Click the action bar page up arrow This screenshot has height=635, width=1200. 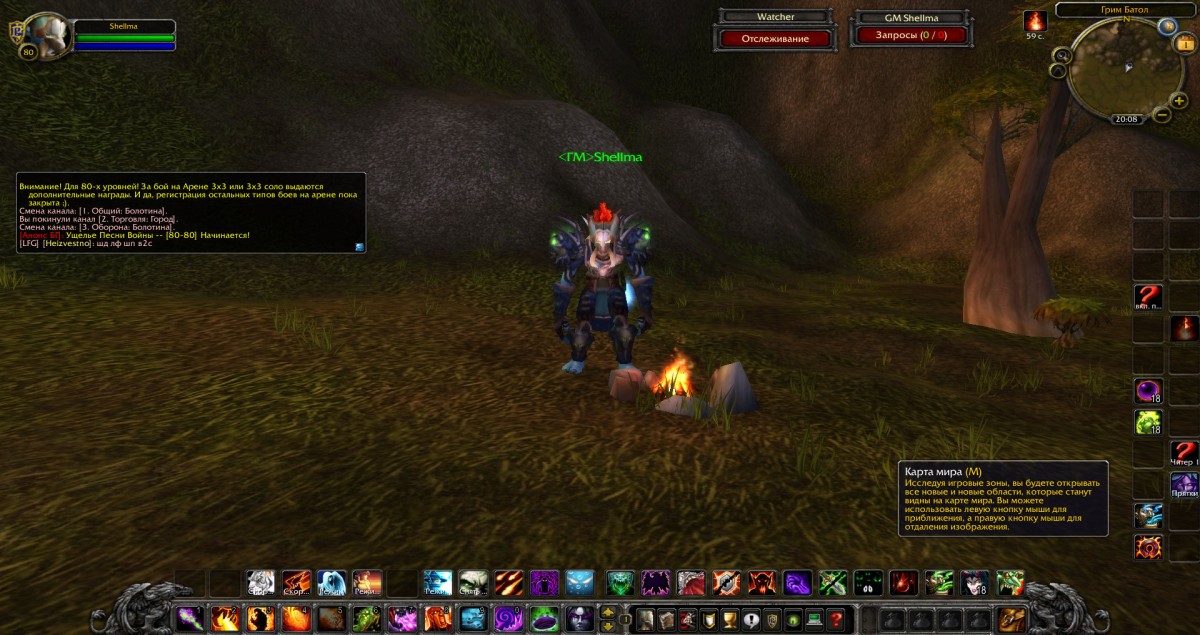pyautogui.click(x=608, y=611)
